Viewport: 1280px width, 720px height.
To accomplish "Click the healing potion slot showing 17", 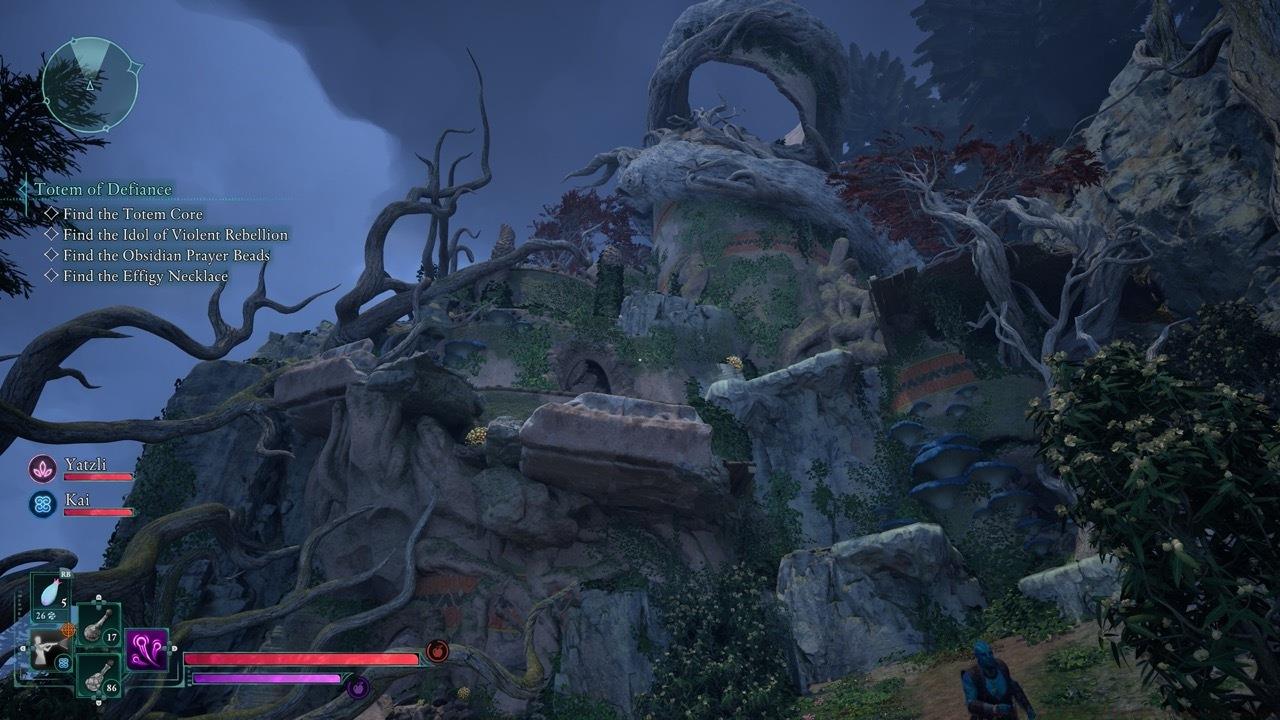I will (98, 625).
